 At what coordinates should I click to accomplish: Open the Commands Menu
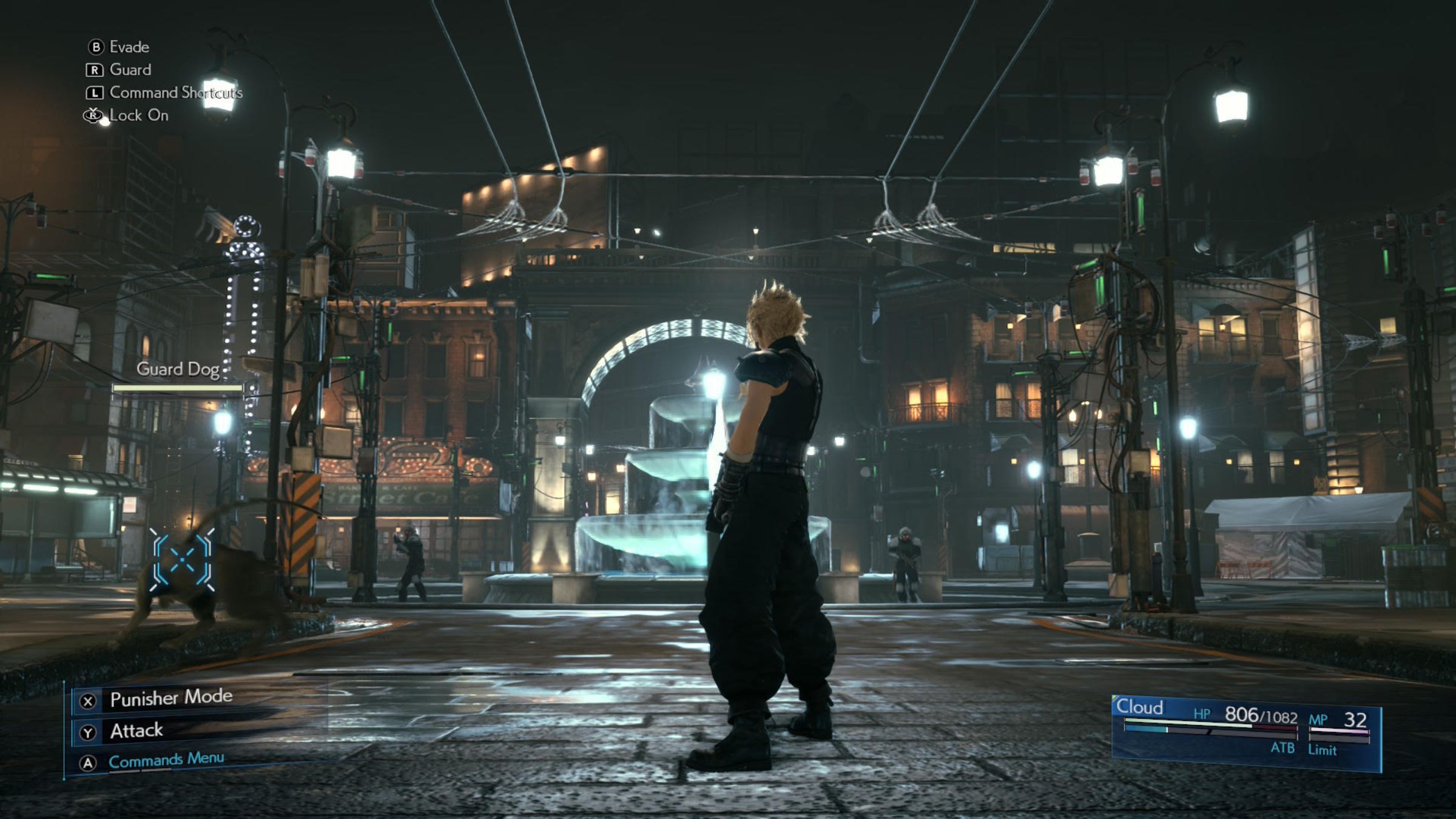tap(166, 760)
